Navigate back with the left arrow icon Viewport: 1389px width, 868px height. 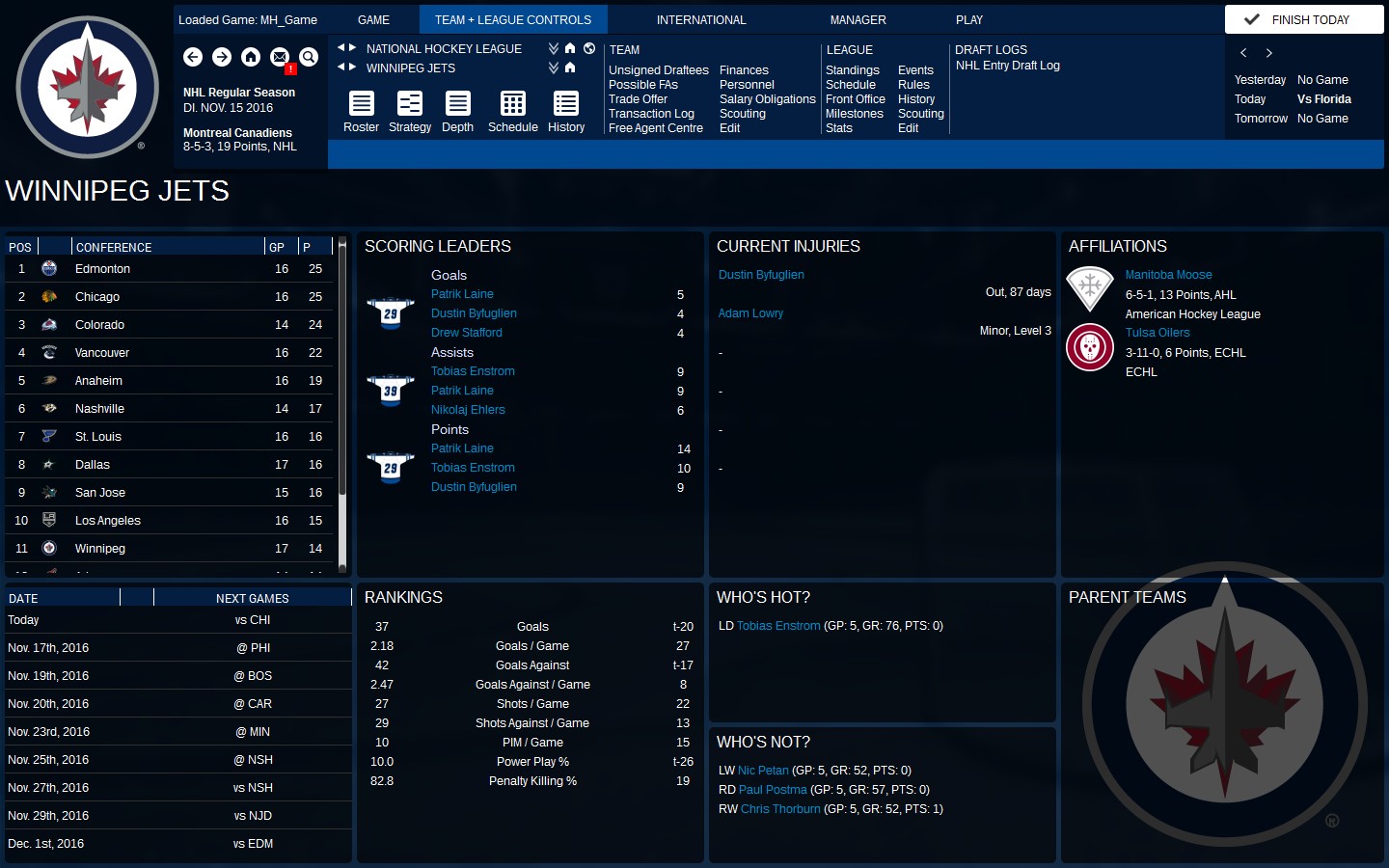pyautogui.click(x=193, y=57)
